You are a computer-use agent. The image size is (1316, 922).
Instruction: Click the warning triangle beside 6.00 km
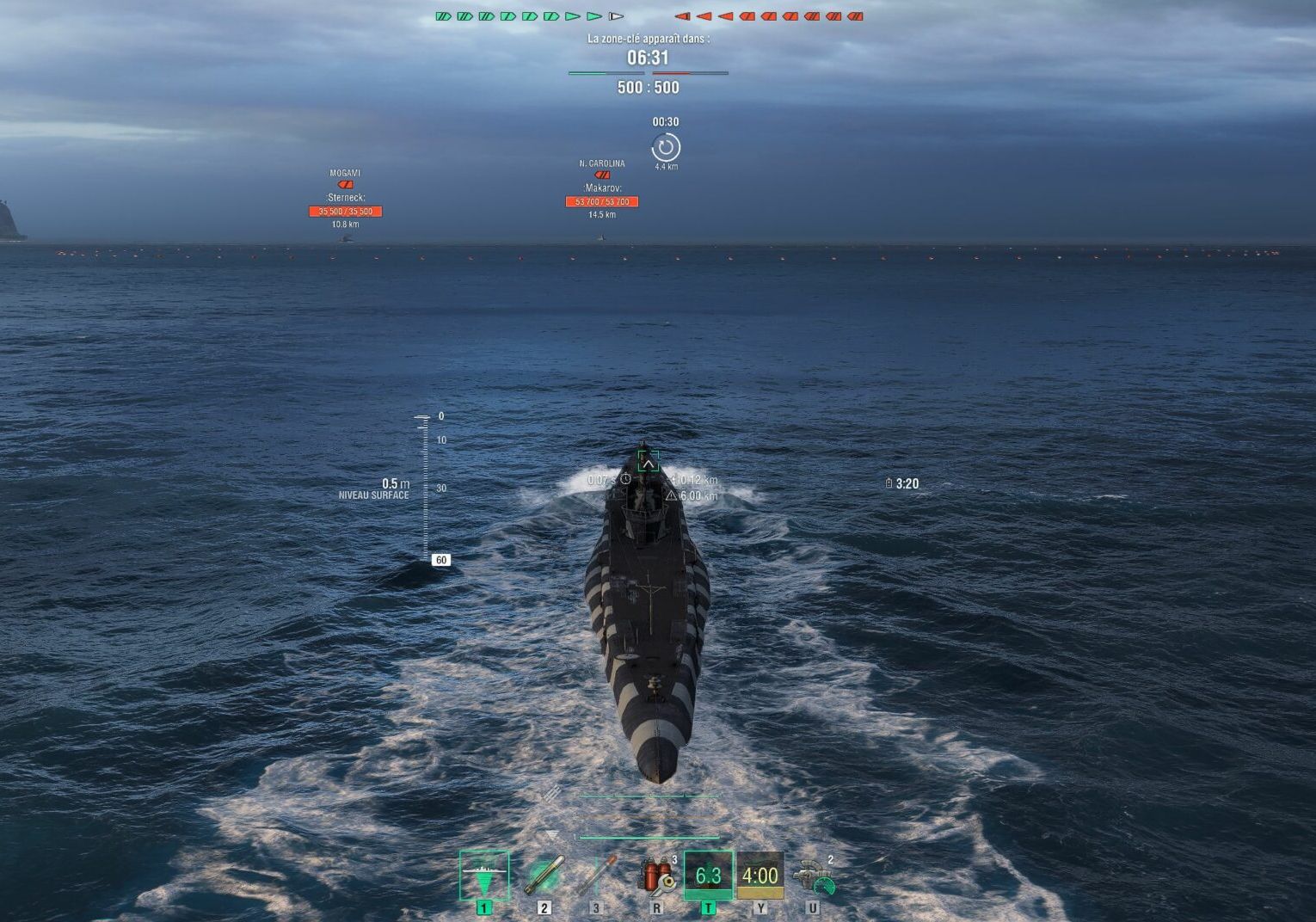(x=671, y=495)
